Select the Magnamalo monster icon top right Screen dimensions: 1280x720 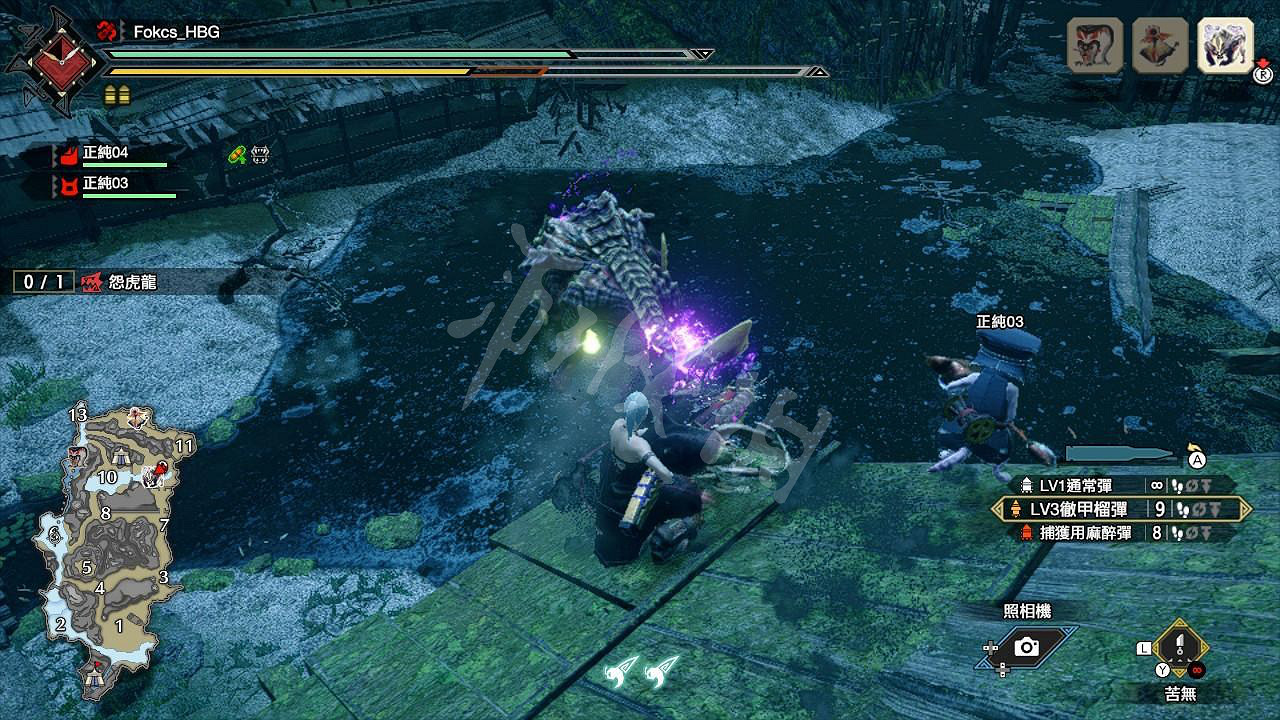(x=1225, y=44)
